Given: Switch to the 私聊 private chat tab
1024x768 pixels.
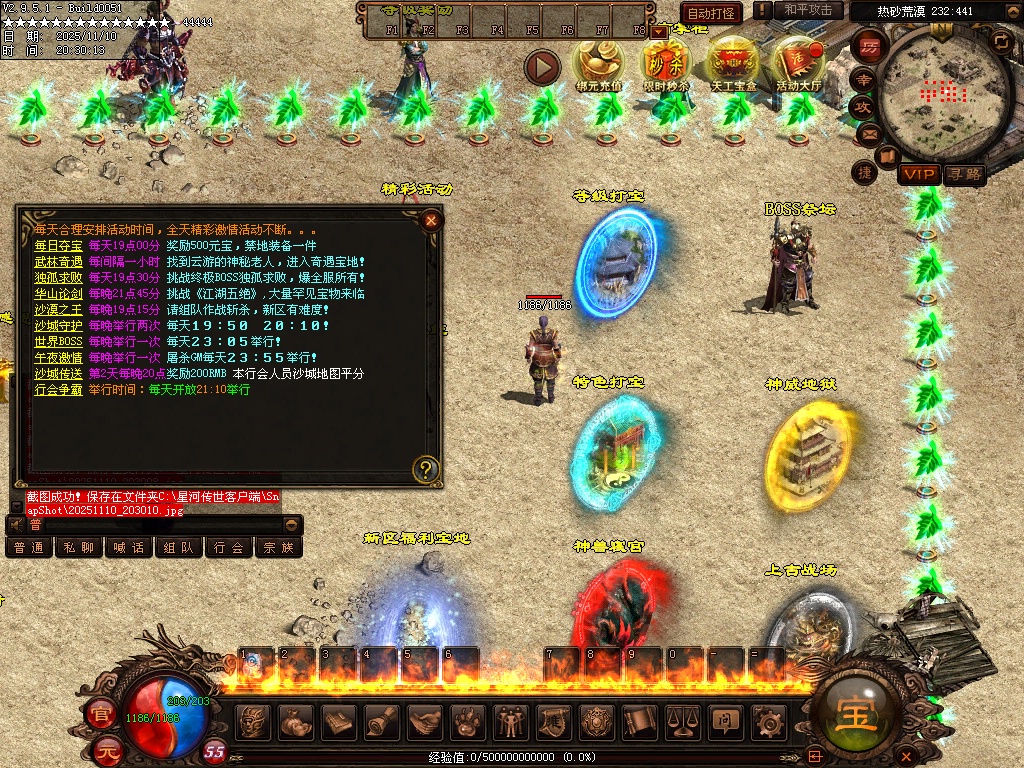Looking at the screenshot, I should tap(79, 548).
